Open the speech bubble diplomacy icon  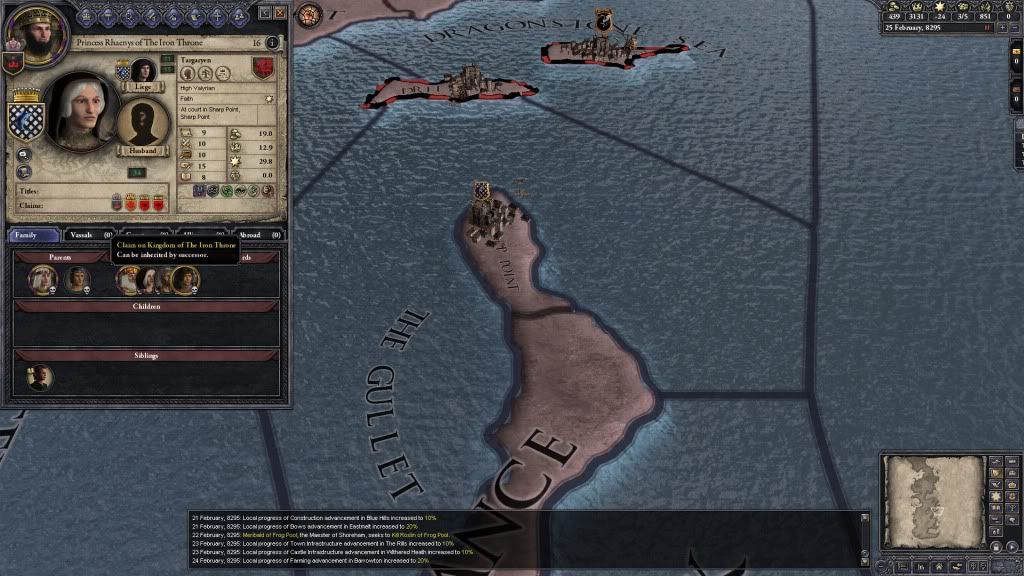[24, 155]
